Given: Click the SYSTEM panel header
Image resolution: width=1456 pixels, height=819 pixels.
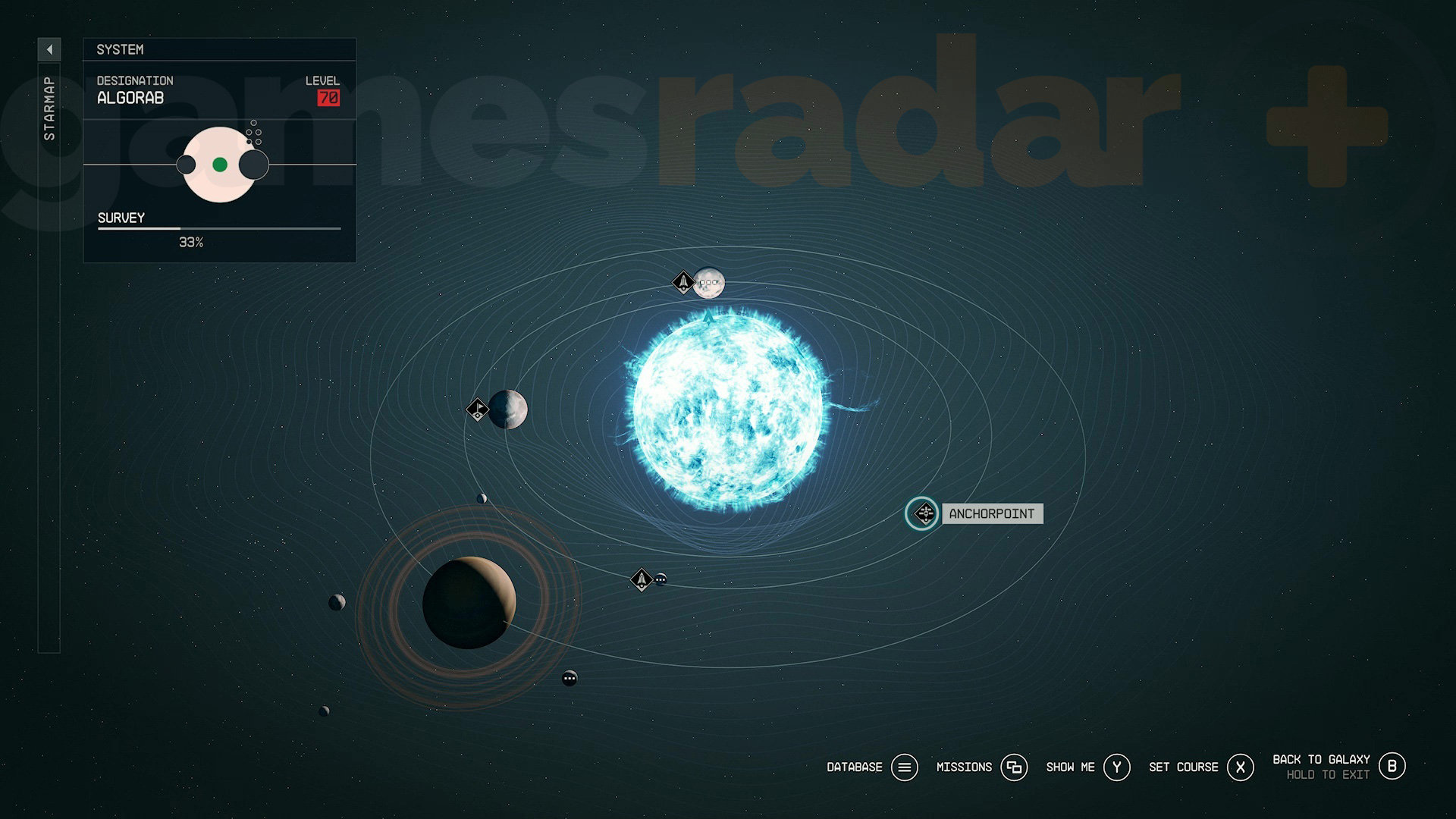Looking at the screenshot, I should pos(120,49).
